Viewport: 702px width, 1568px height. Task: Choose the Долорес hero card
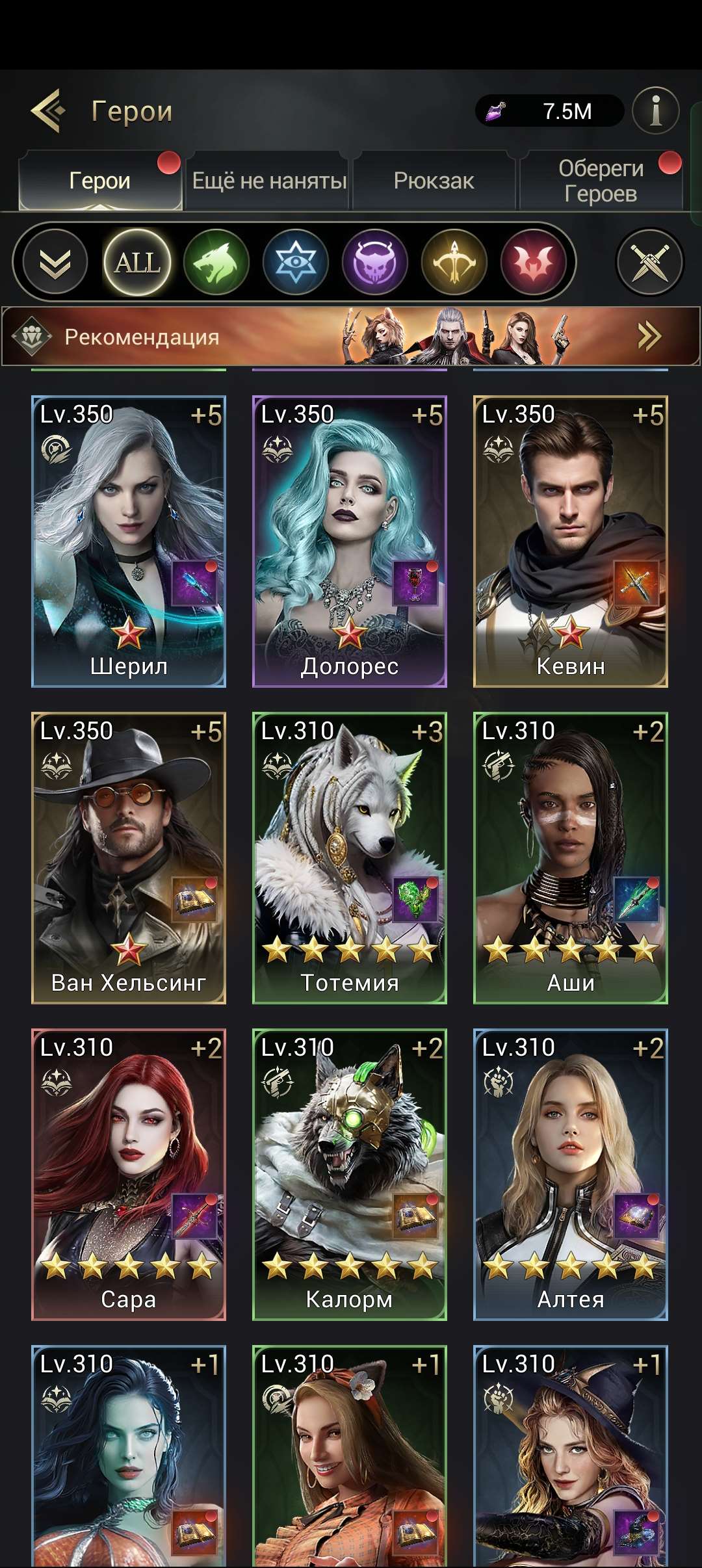350,541
